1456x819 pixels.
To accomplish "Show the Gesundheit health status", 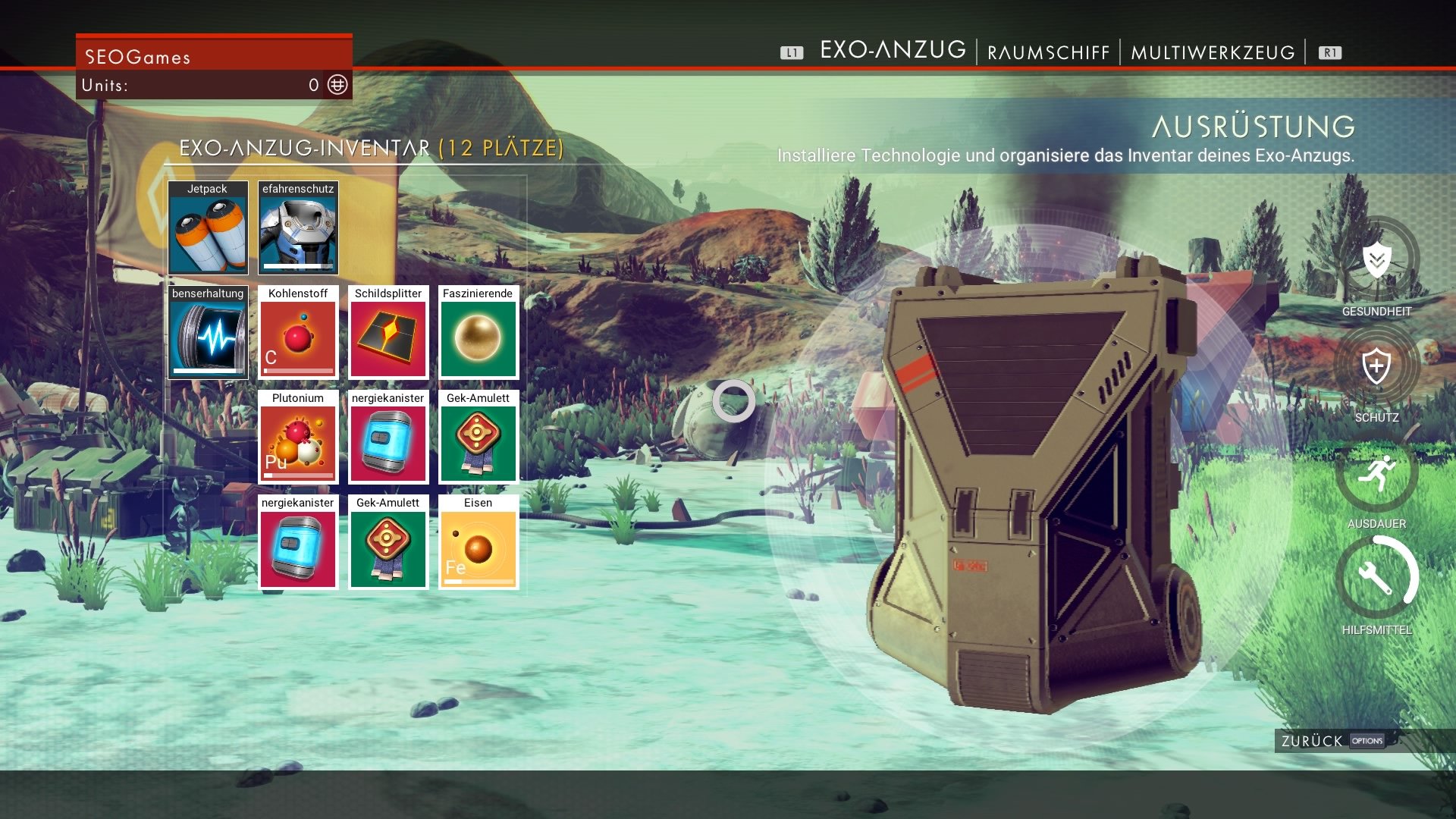I will point(1376,262).
